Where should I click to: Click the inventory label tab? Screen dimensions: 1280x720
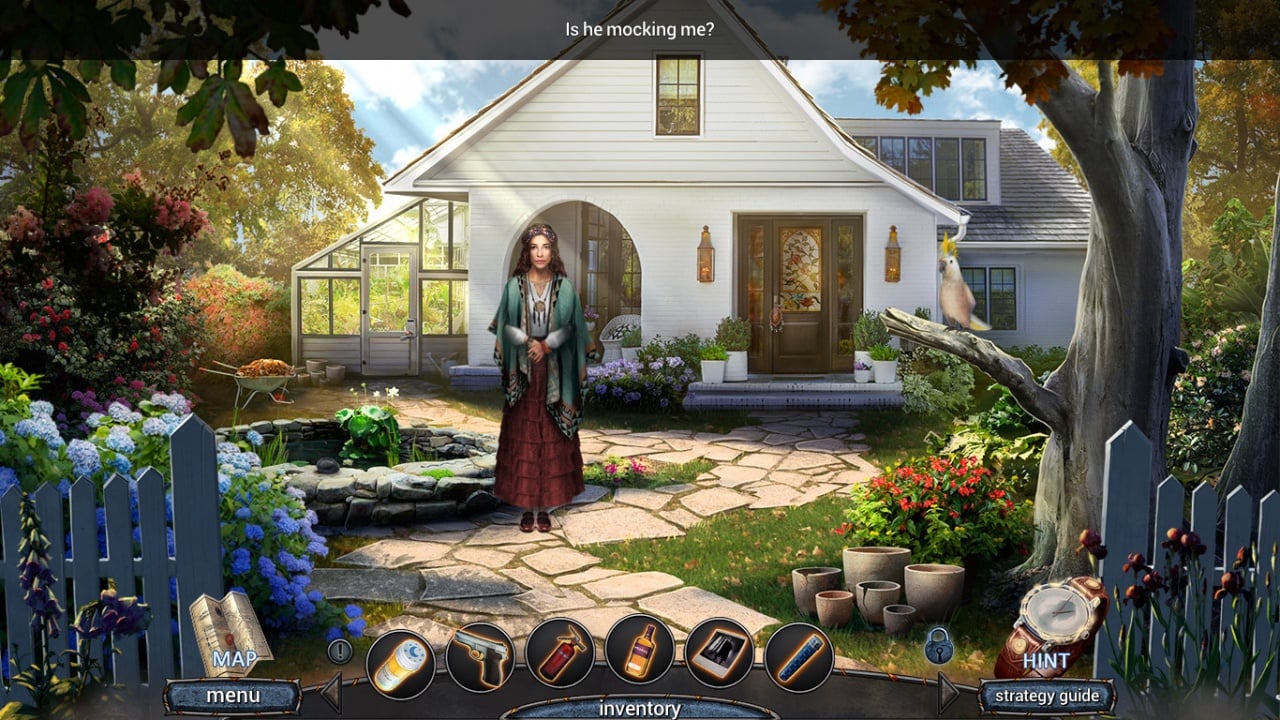pyautogui.click(x=640, y=708)
